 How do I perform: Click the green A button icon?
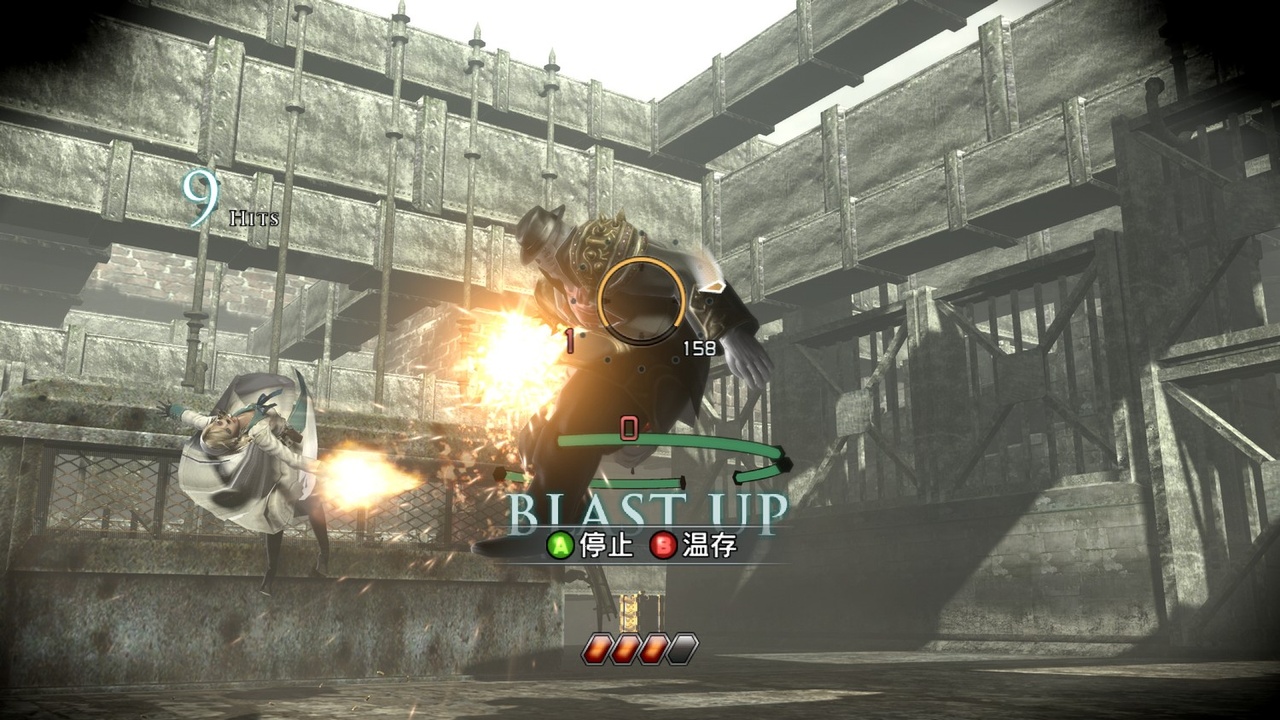(x=560, y=546)
